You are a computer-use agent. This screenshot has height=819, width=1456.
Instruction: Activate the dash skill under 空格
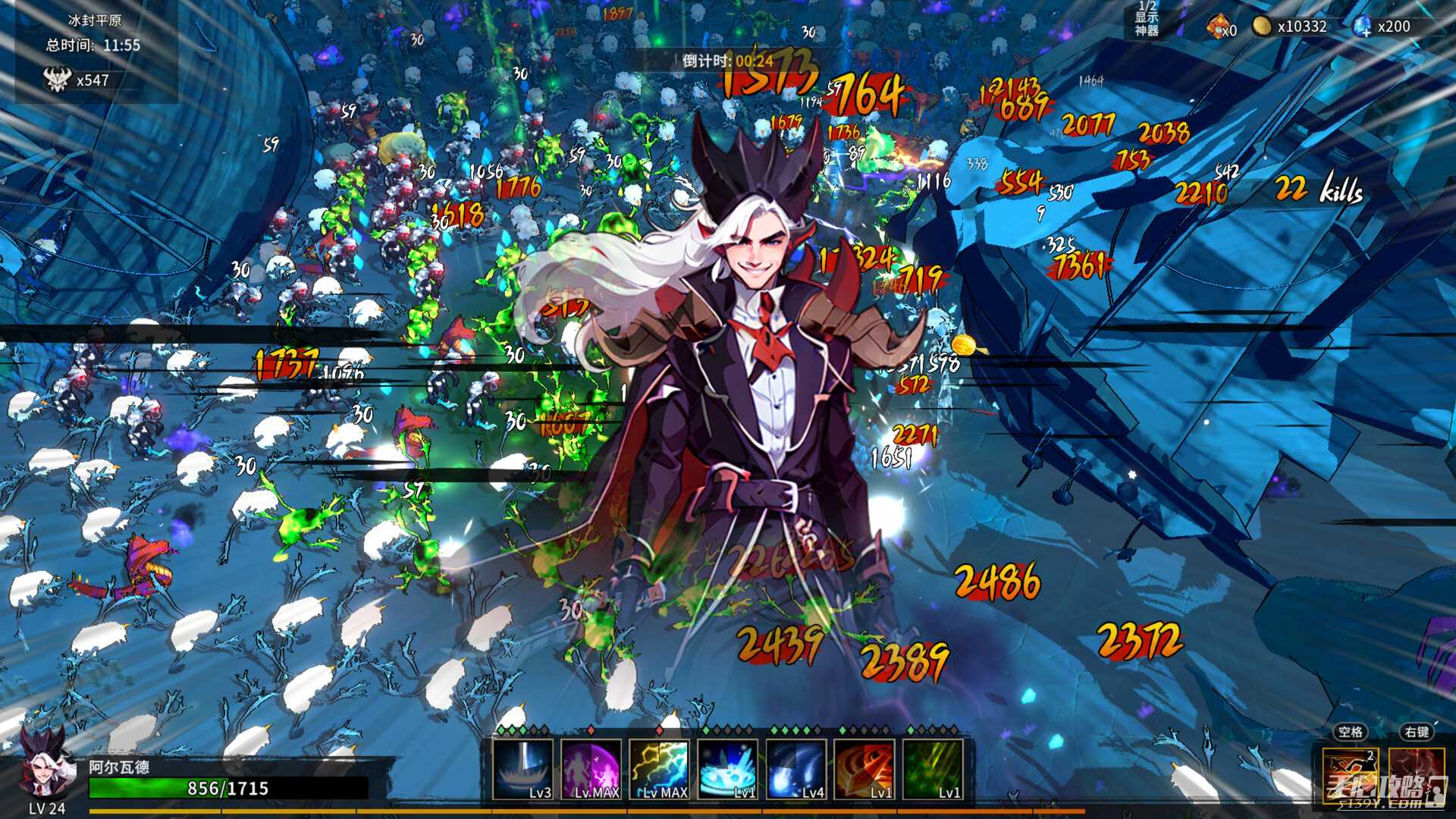(1351, 773)
